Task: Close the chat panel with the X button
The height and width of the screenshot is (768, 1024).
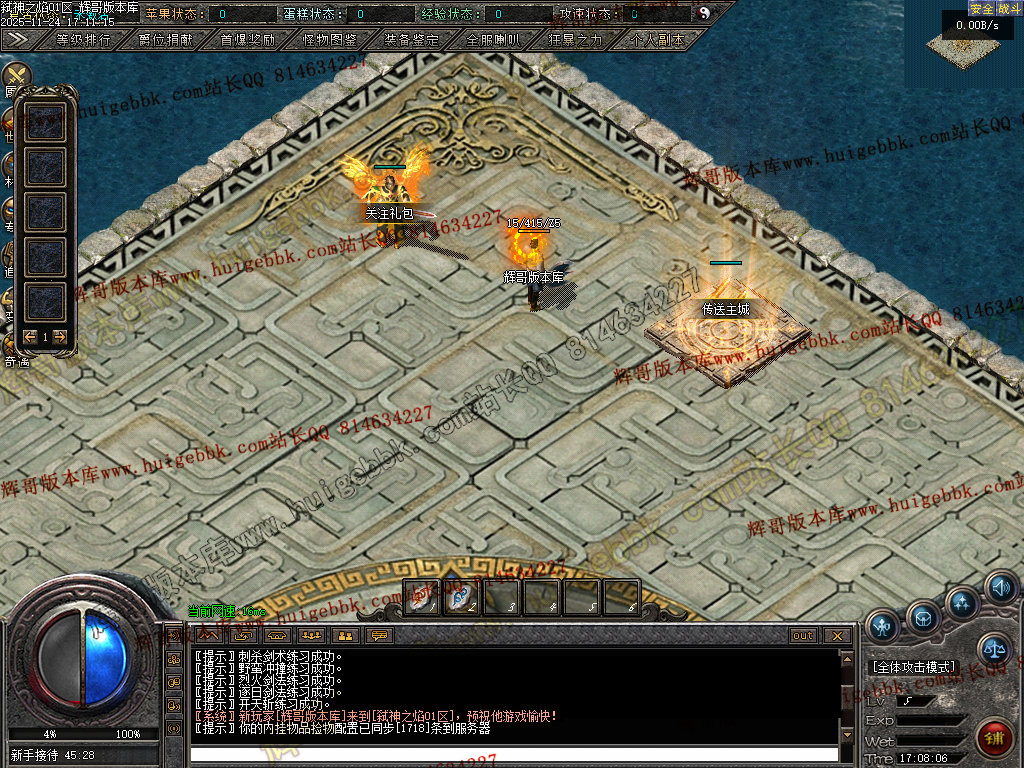Action: (836, 636)
